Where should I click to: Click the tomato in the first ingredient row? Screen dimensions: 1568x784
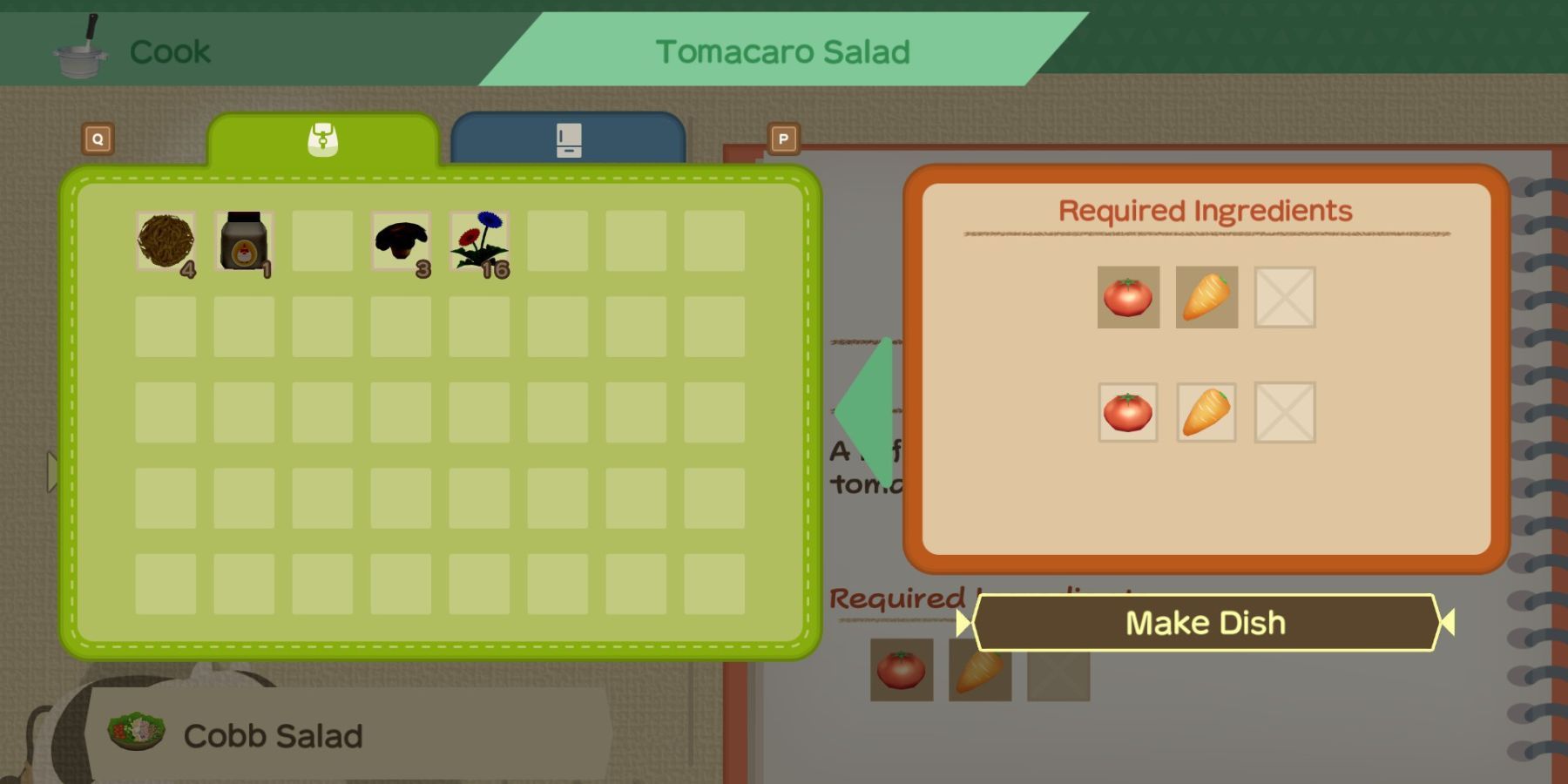pyautogui.click(x=1127, y=297)
